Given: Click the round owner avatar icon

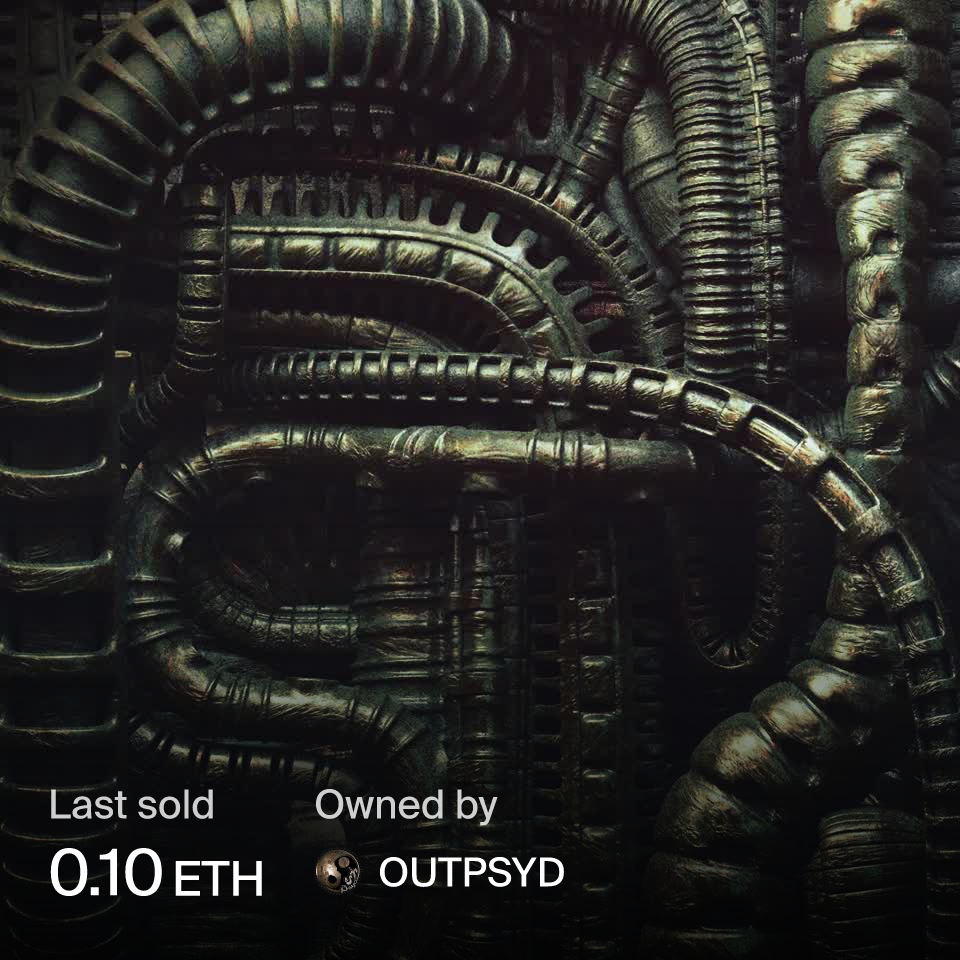Looking at the screenshot, I should pyautogui.click(x=338, y=873).
